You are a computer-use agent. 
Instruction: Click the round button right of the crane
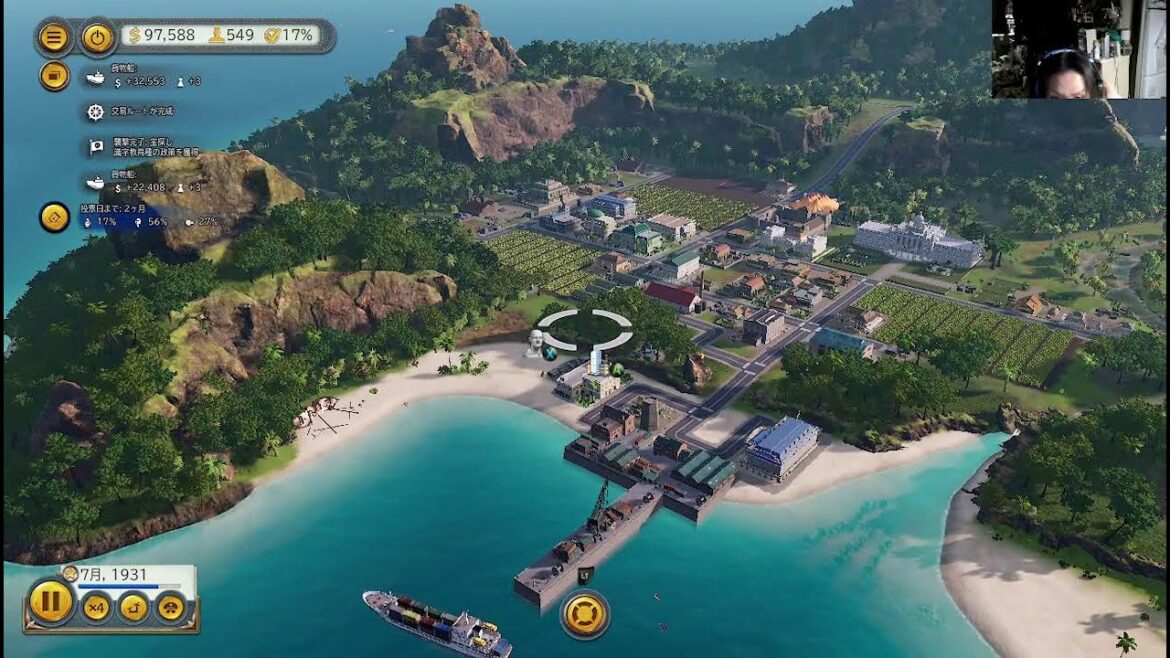tap(170, 606)
